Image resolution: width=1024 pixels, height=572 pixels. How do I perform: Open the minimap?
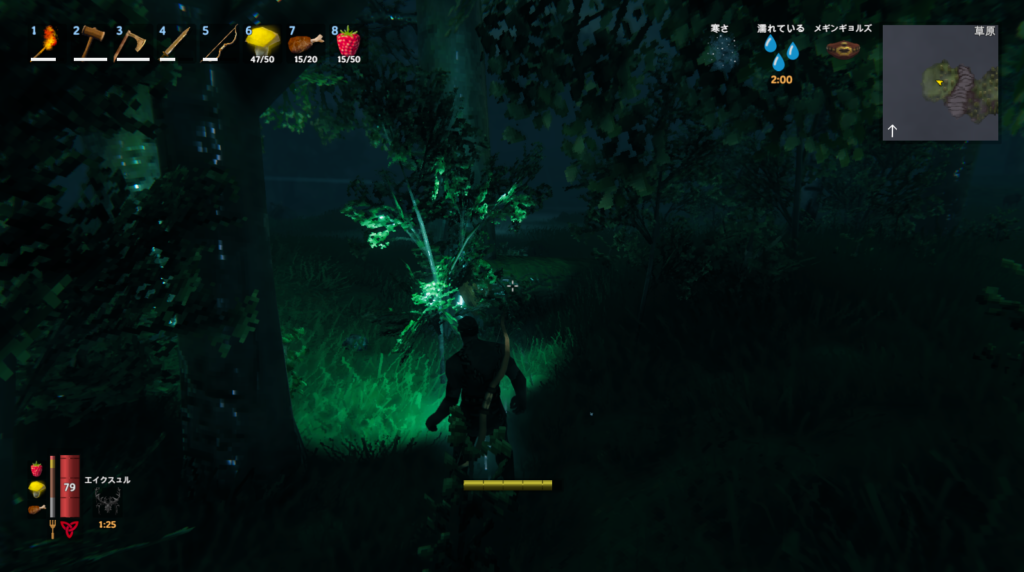pos(940,83)
